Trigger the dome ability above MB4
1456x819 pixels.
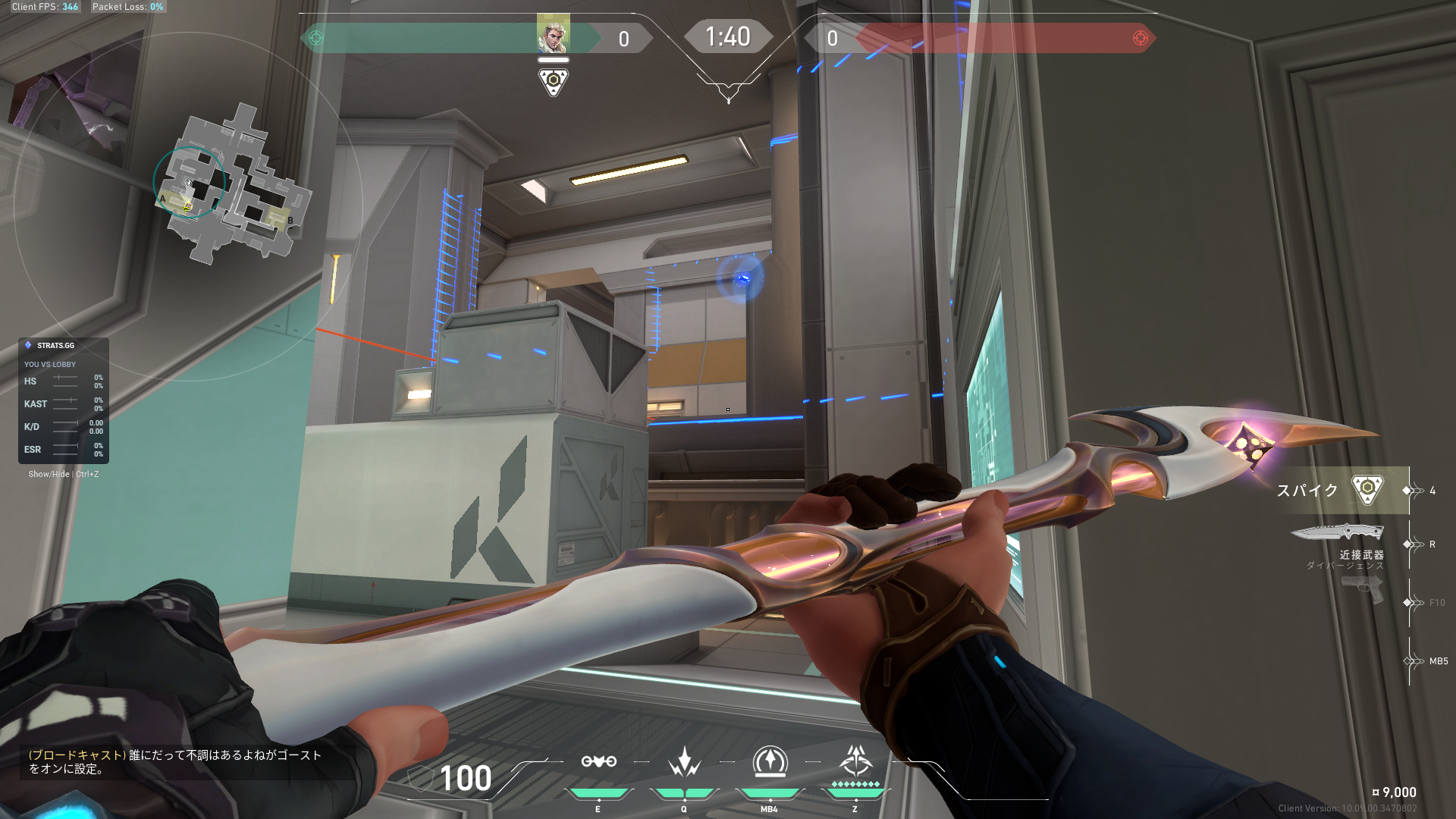[769, 761]
